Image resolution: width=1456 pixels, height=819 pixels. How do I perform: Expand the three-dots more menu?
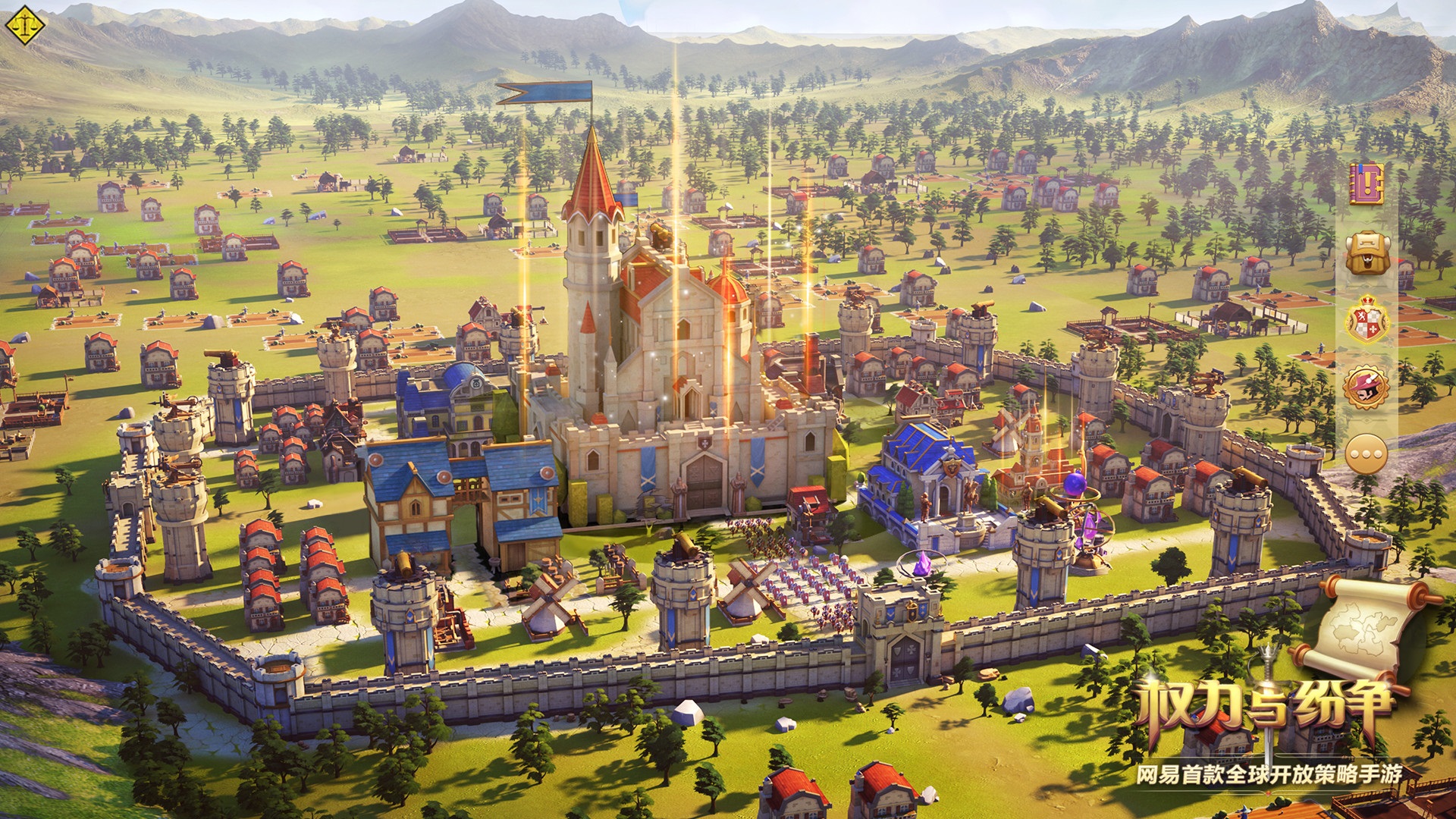click(x=1367, y=455)
